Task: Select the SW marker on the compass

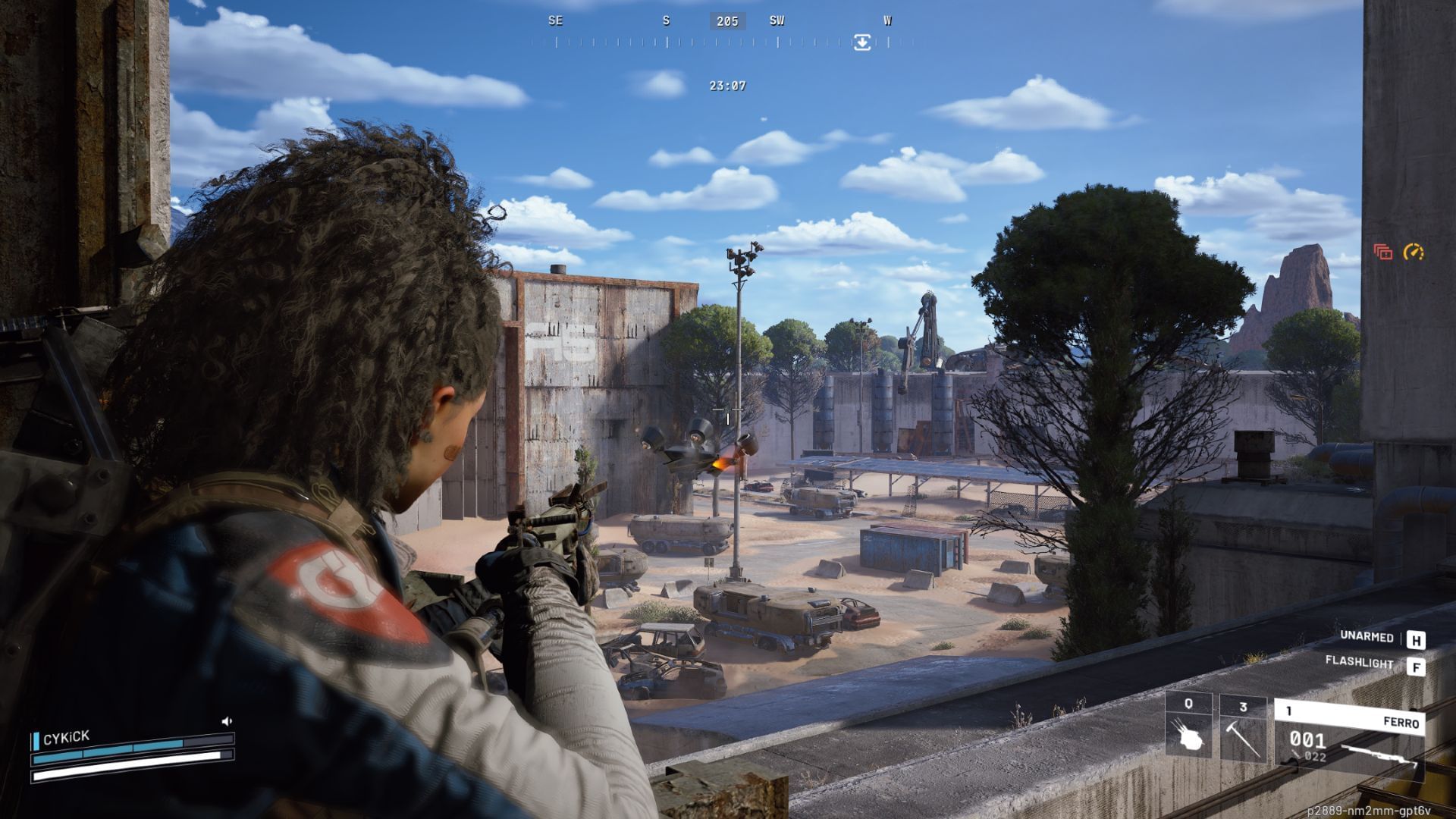Action: (775, 20)
